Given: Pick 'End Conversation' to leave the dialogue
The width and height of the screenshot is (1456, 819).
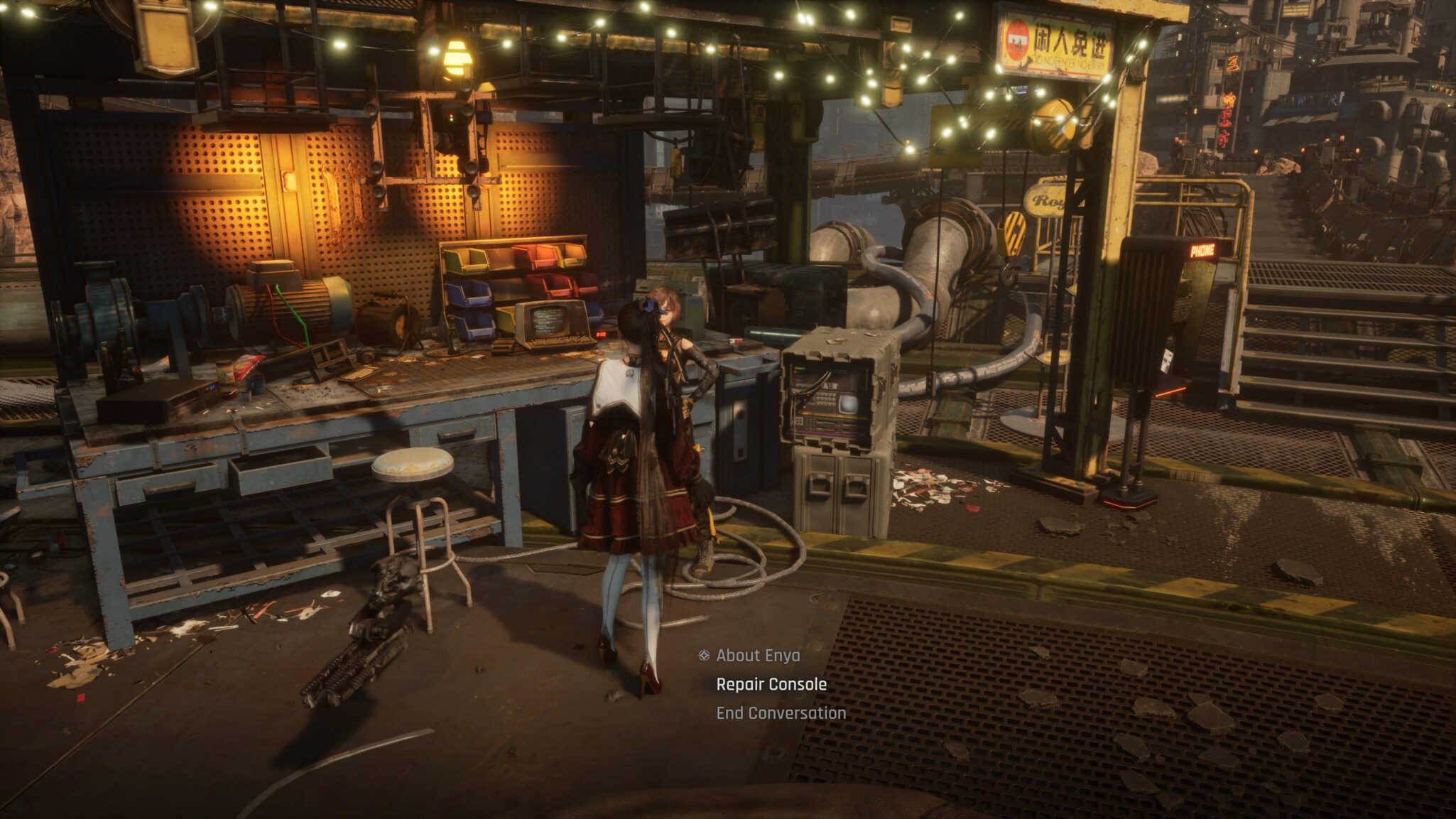Looking at the screenshot, I should coord(781,713).
